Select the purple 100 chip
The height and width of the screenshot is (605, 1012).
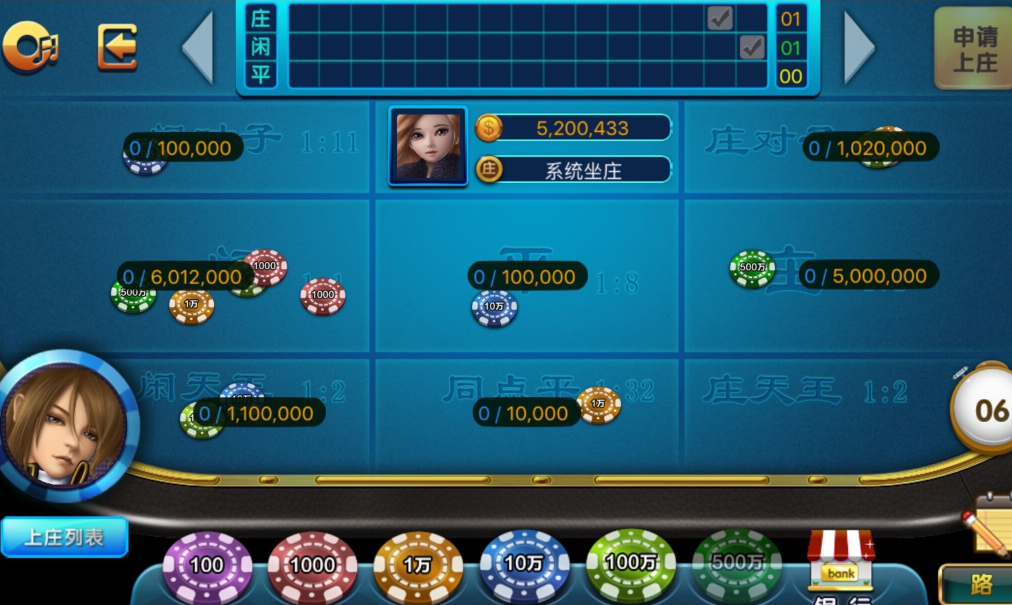[x=207, y=566]
